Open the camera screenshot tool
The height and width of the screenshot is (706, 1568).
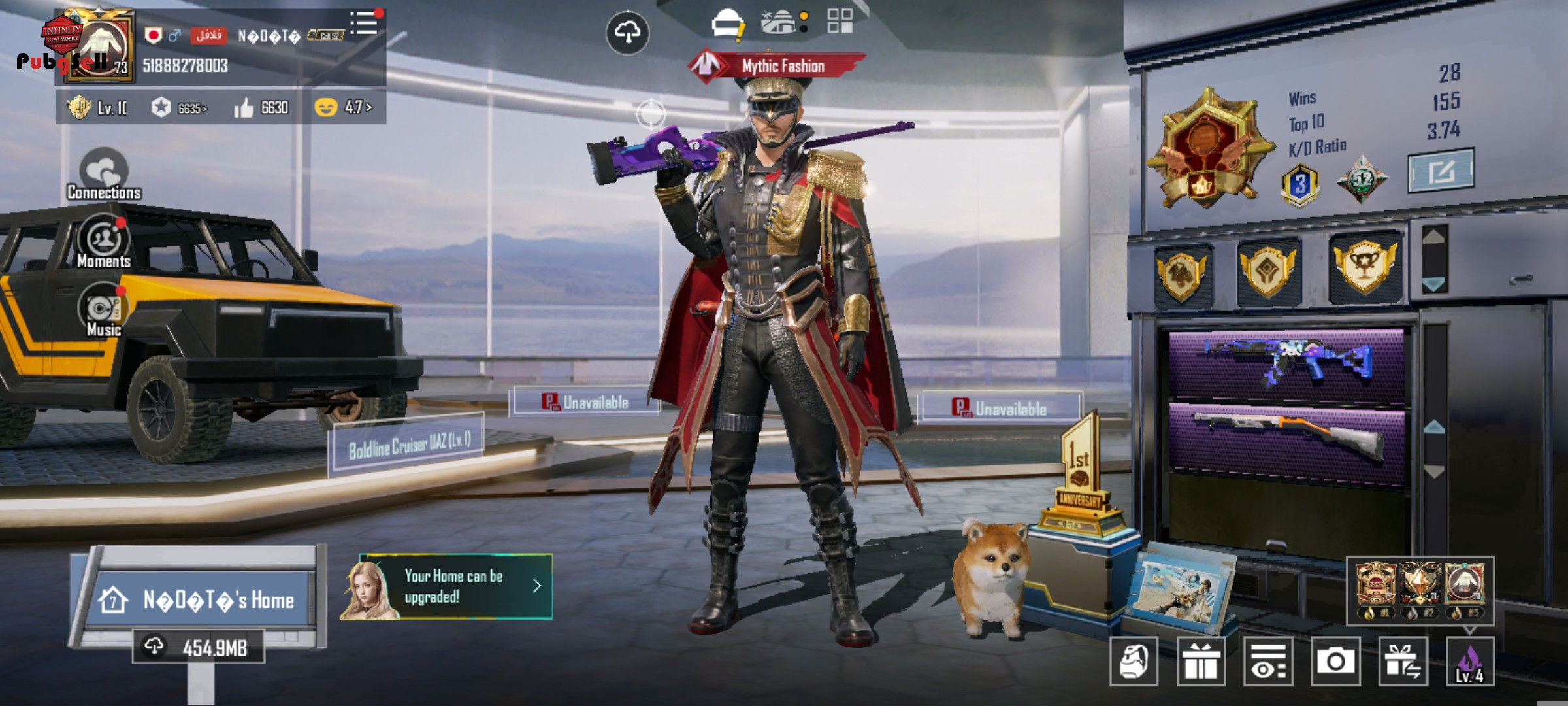1335,662
